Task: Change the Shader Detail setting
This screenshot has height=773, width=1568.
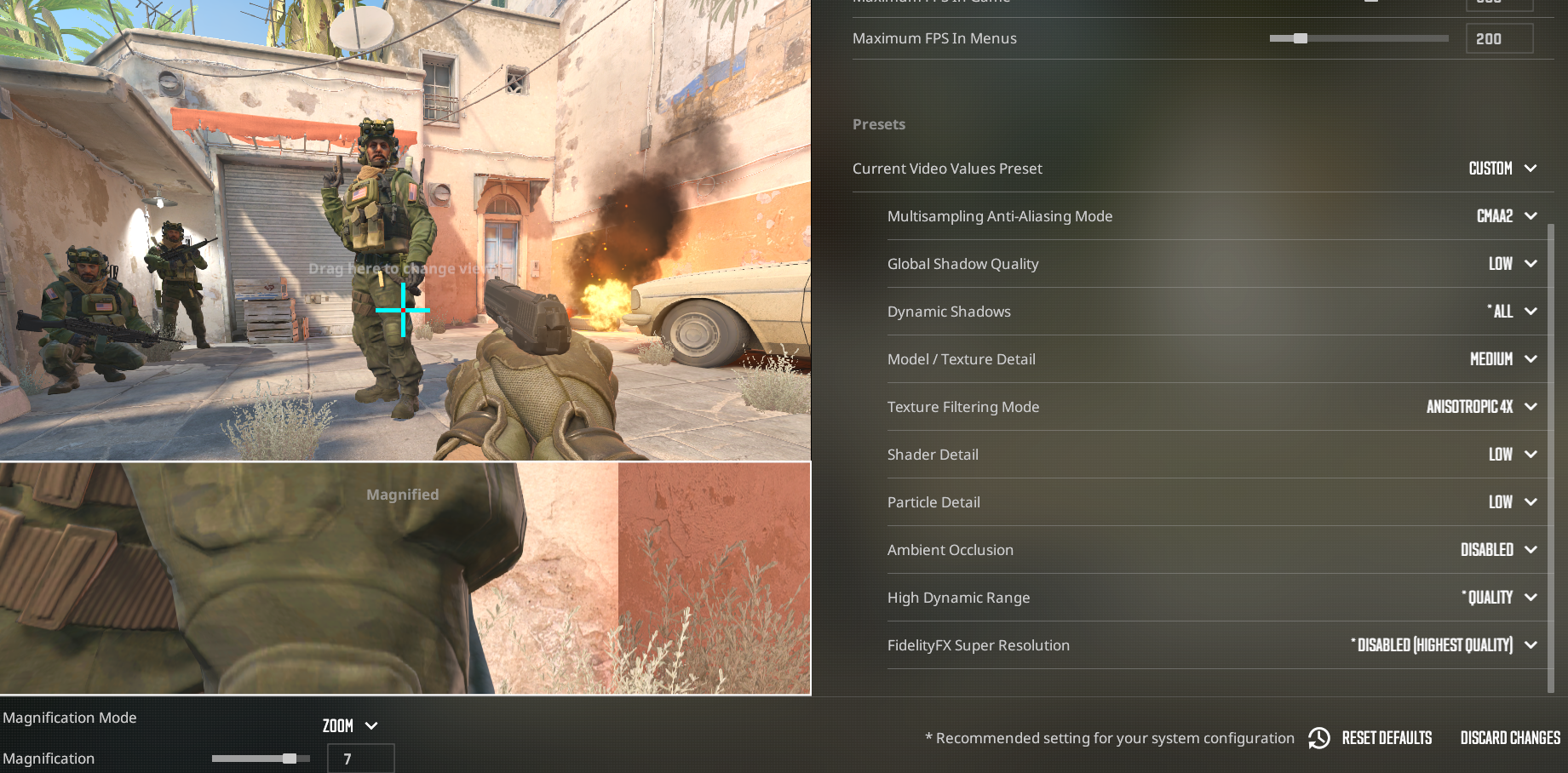Action: point(1511,455)
